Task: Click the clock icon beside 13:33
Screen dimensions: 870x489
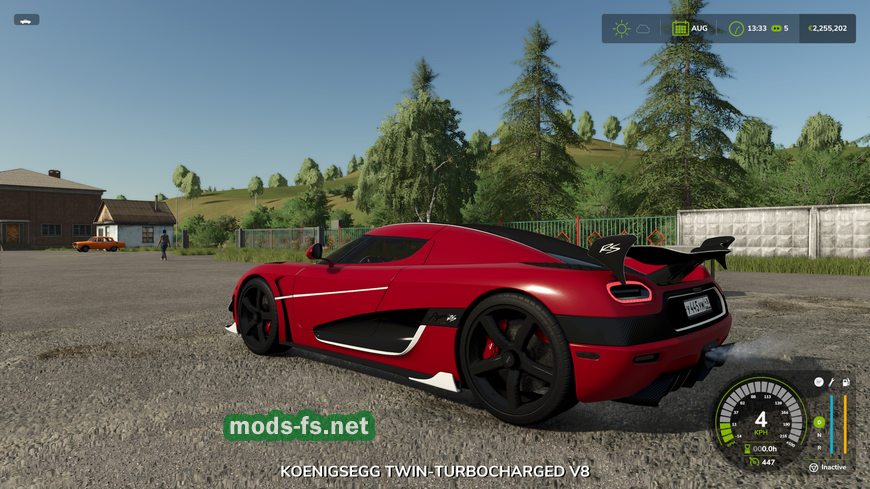Action: point(736,28)
